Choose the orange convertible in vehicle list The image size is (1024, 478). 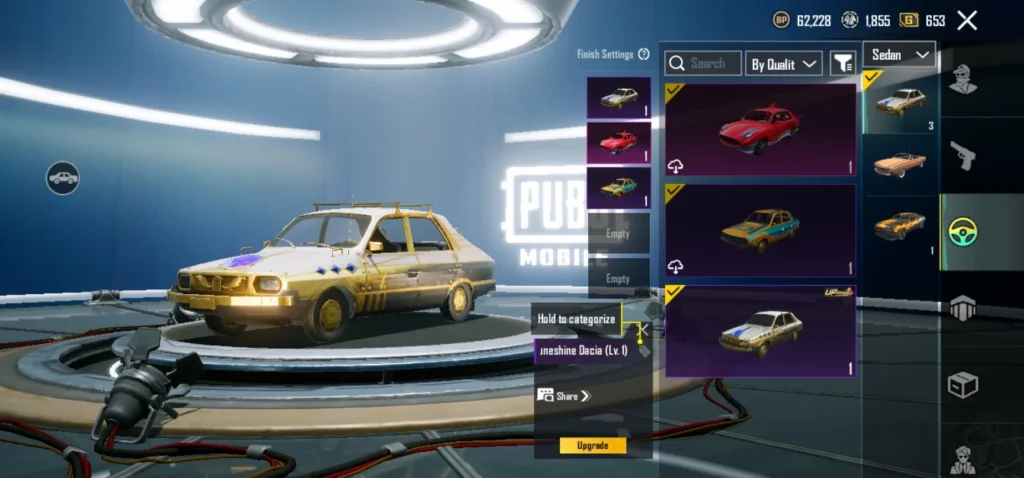pos(900,164)
